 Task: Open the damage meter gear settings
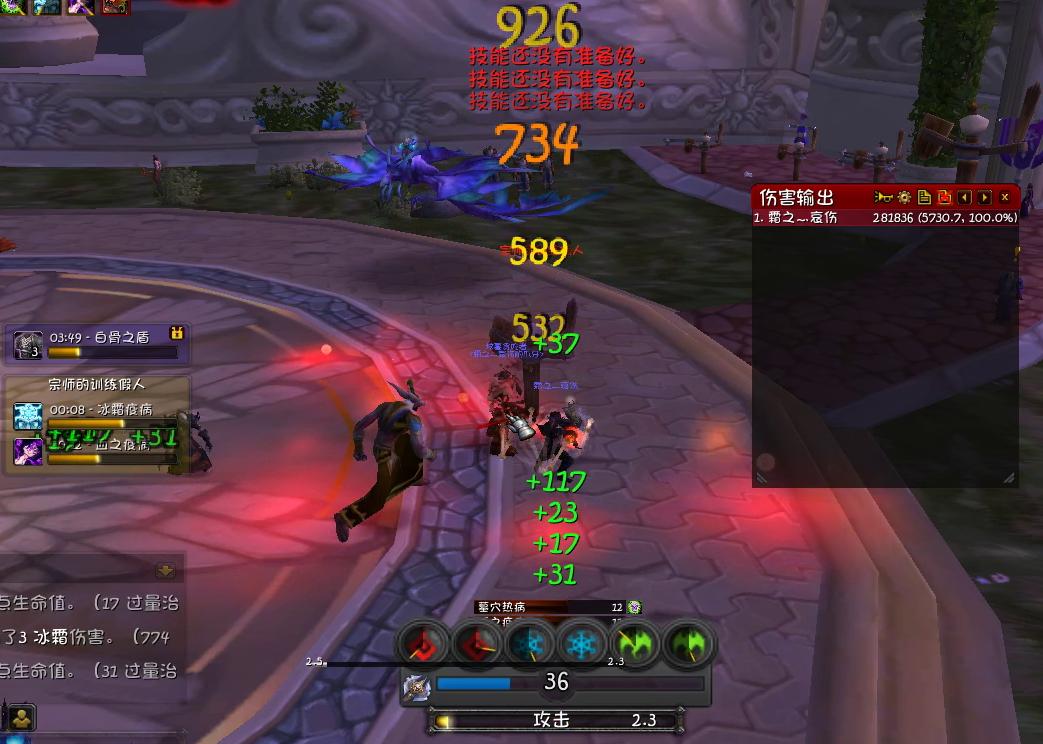pos(904,198)
